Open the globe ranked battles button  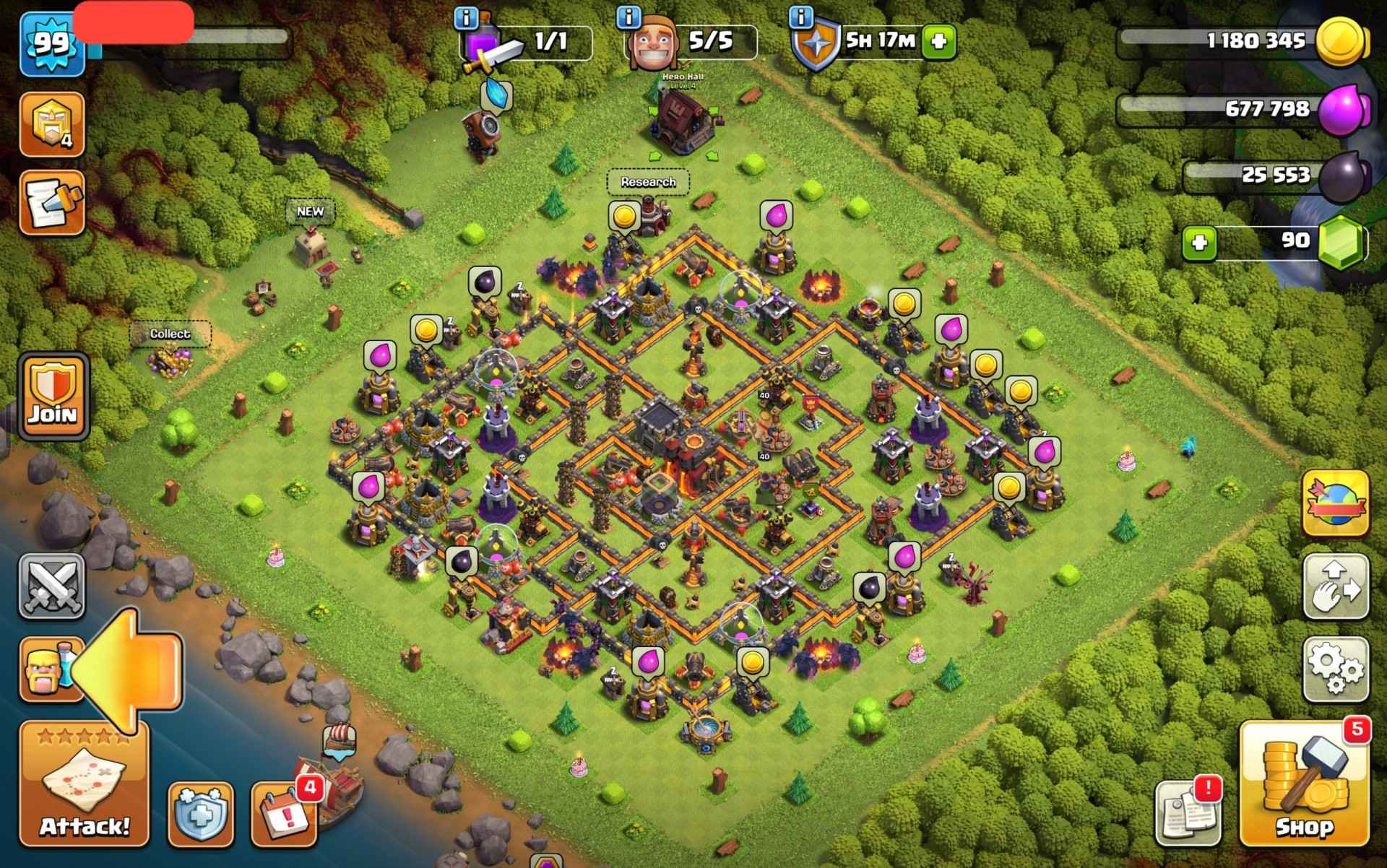[1336, 504]
